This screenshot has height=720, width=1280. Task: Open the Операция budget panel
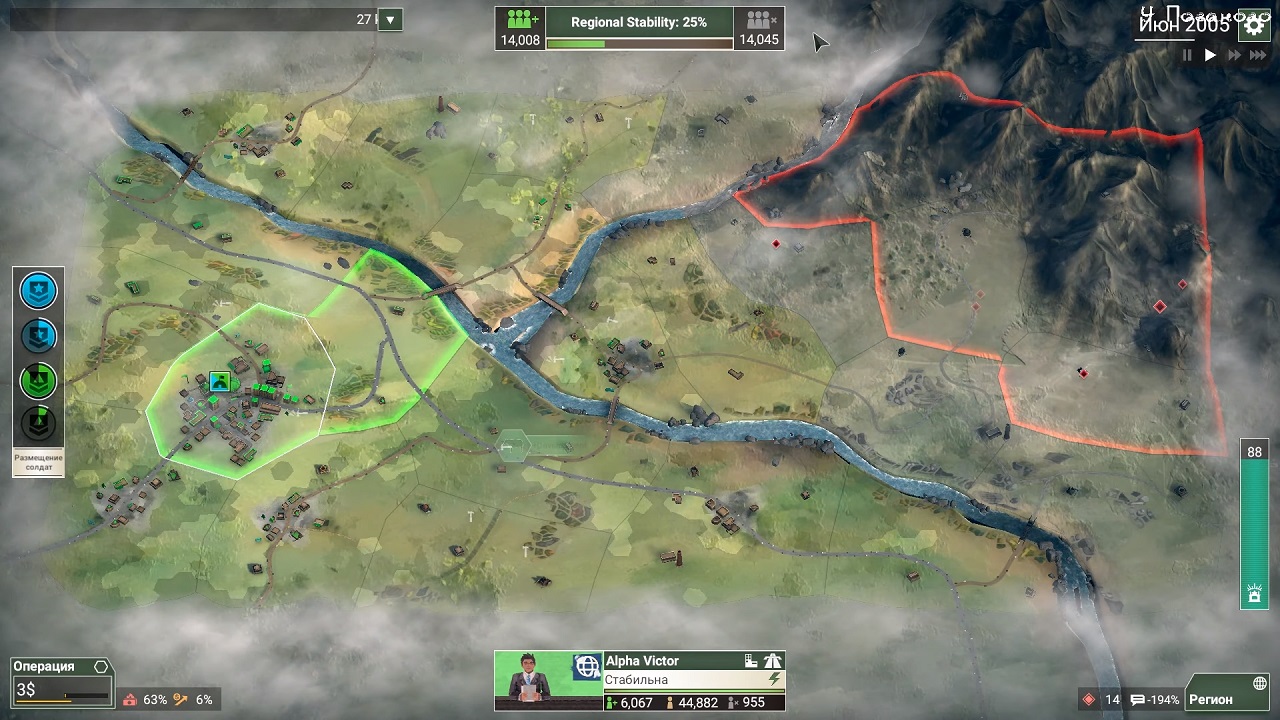[x=61, y=681]
